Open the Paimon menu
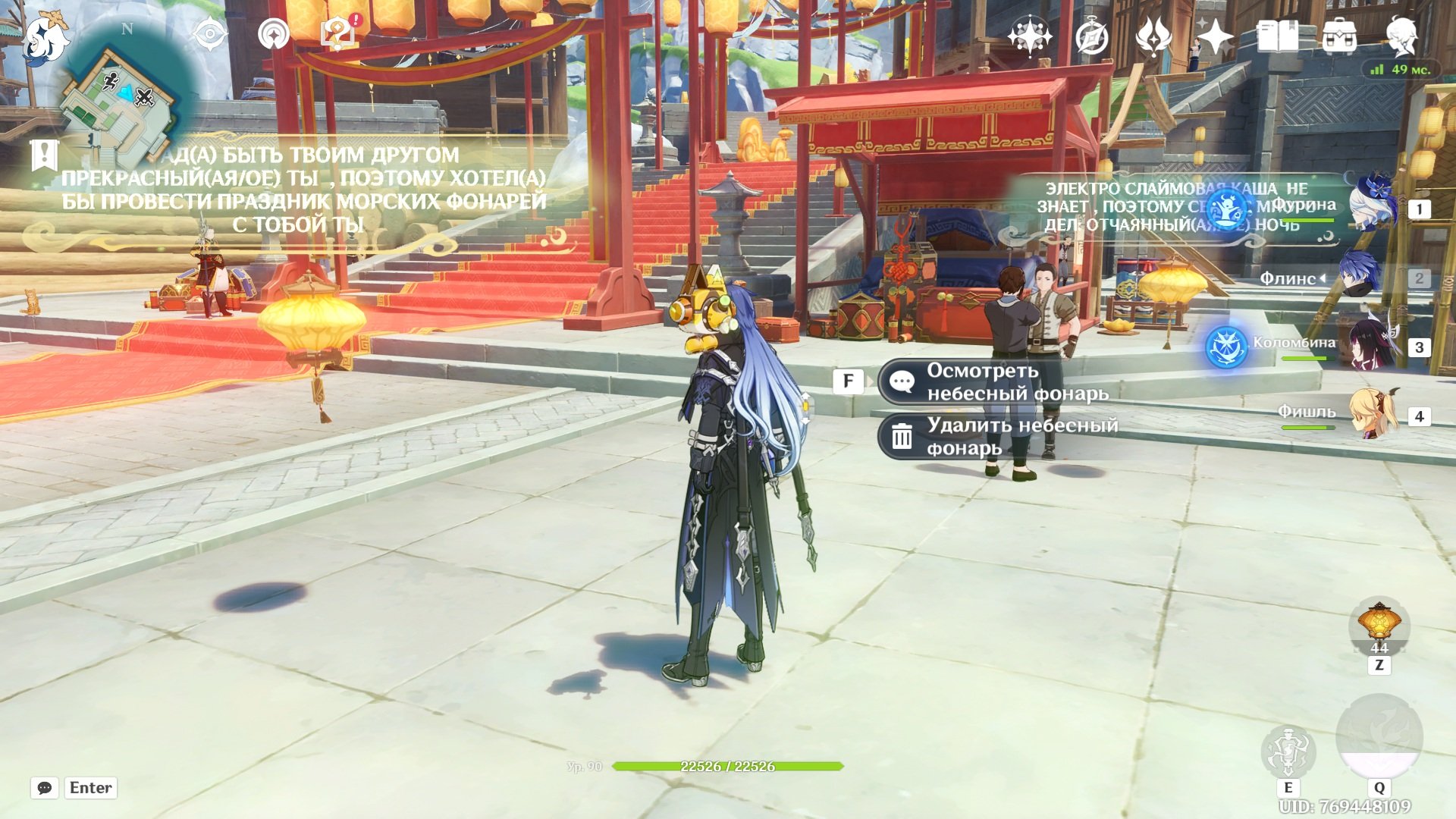The height and width of the screenshot is (819, 1456). [x=45, y=38]
